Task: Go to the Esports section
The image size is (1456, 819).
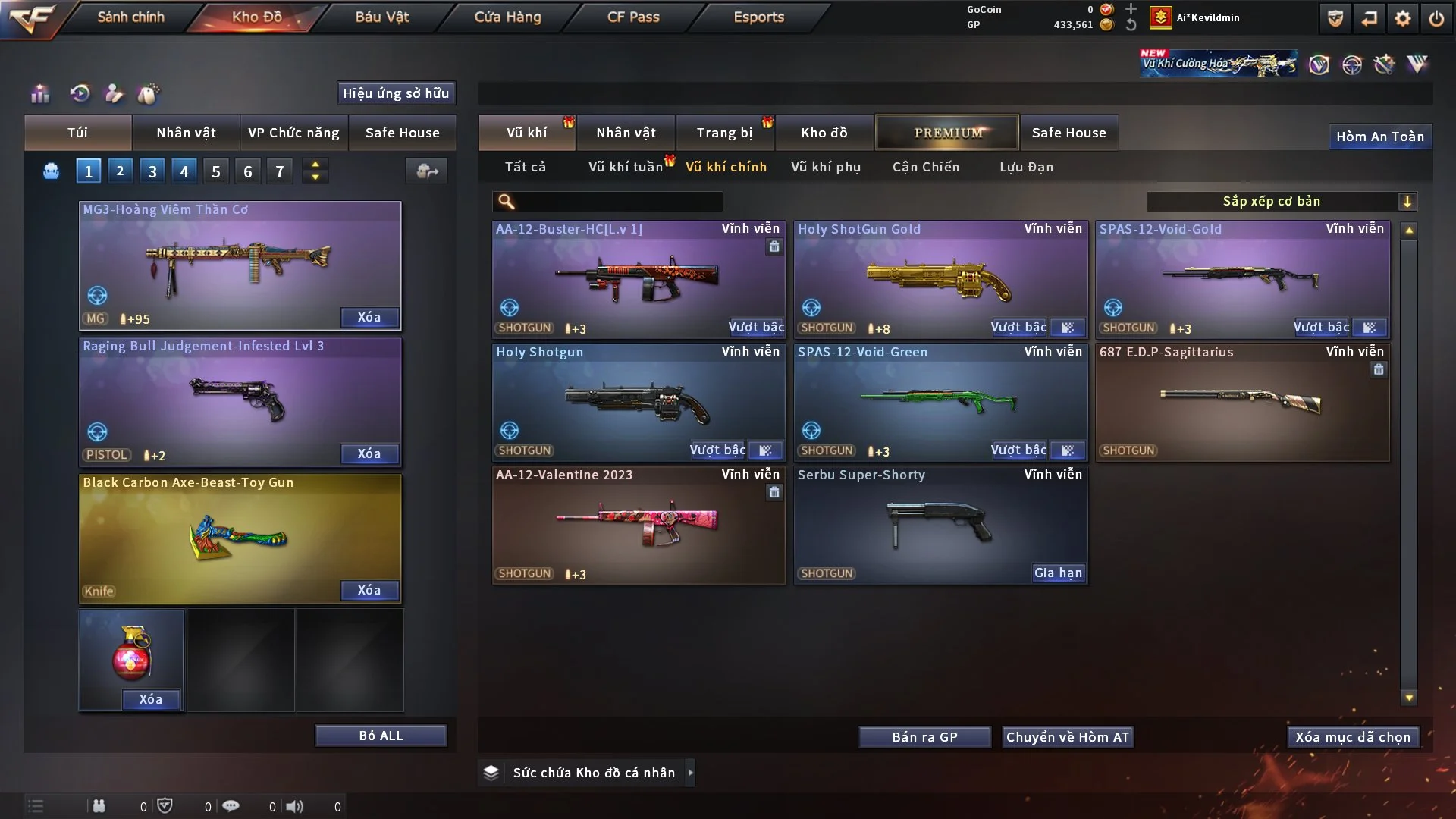Action: coord(758,17)
